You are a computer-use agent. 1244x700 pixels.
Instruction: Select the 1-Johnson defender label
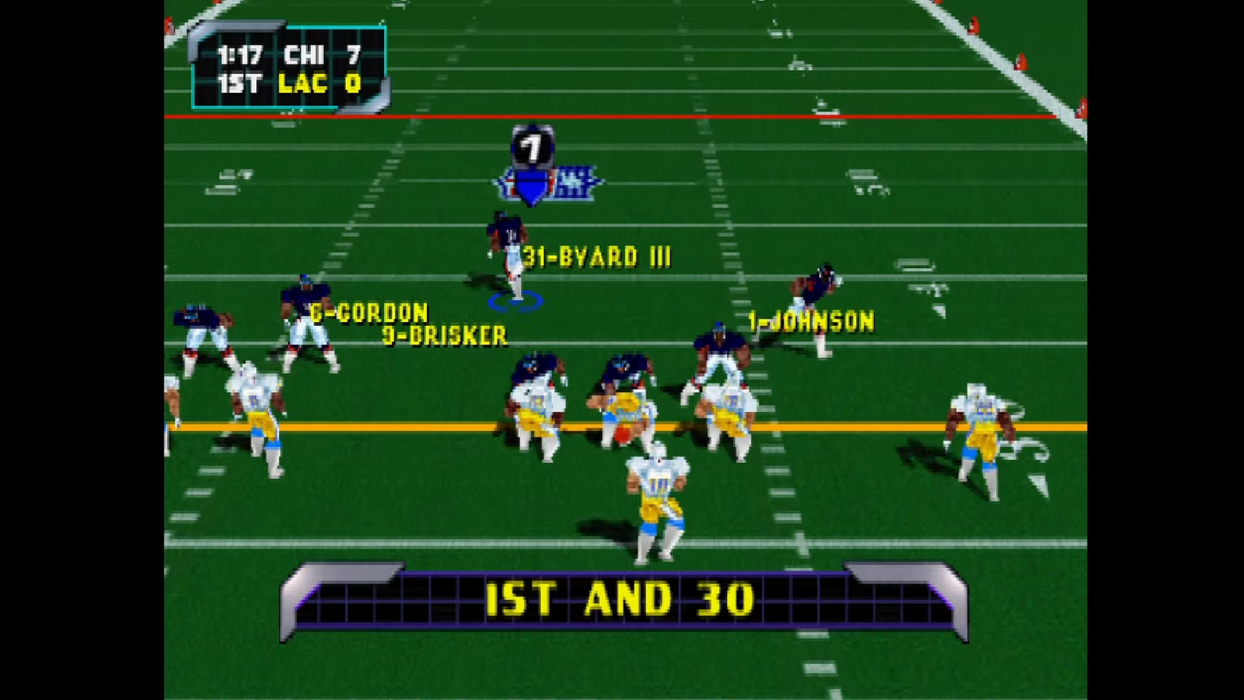(811, 321)
